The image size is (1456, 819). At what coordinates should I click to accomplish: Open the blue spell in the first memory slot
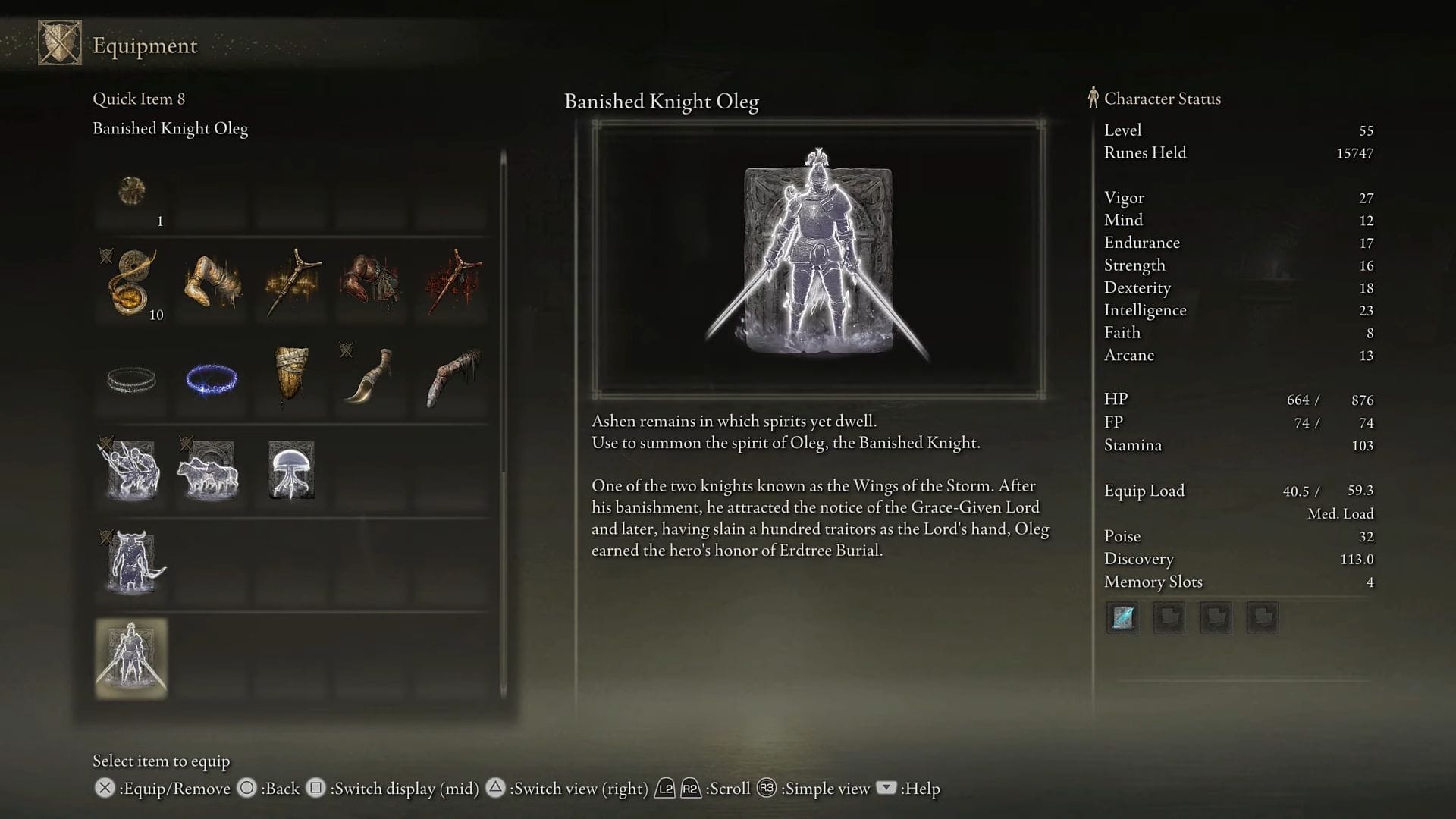click(1122, 617)
